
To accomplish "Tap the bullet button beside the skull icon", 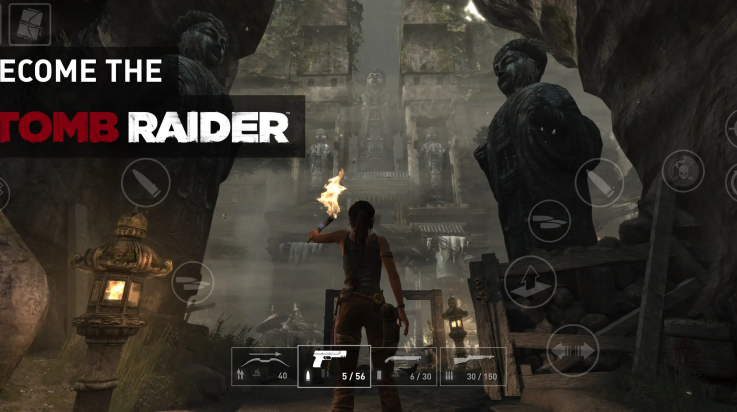I will tap(598, 183).
